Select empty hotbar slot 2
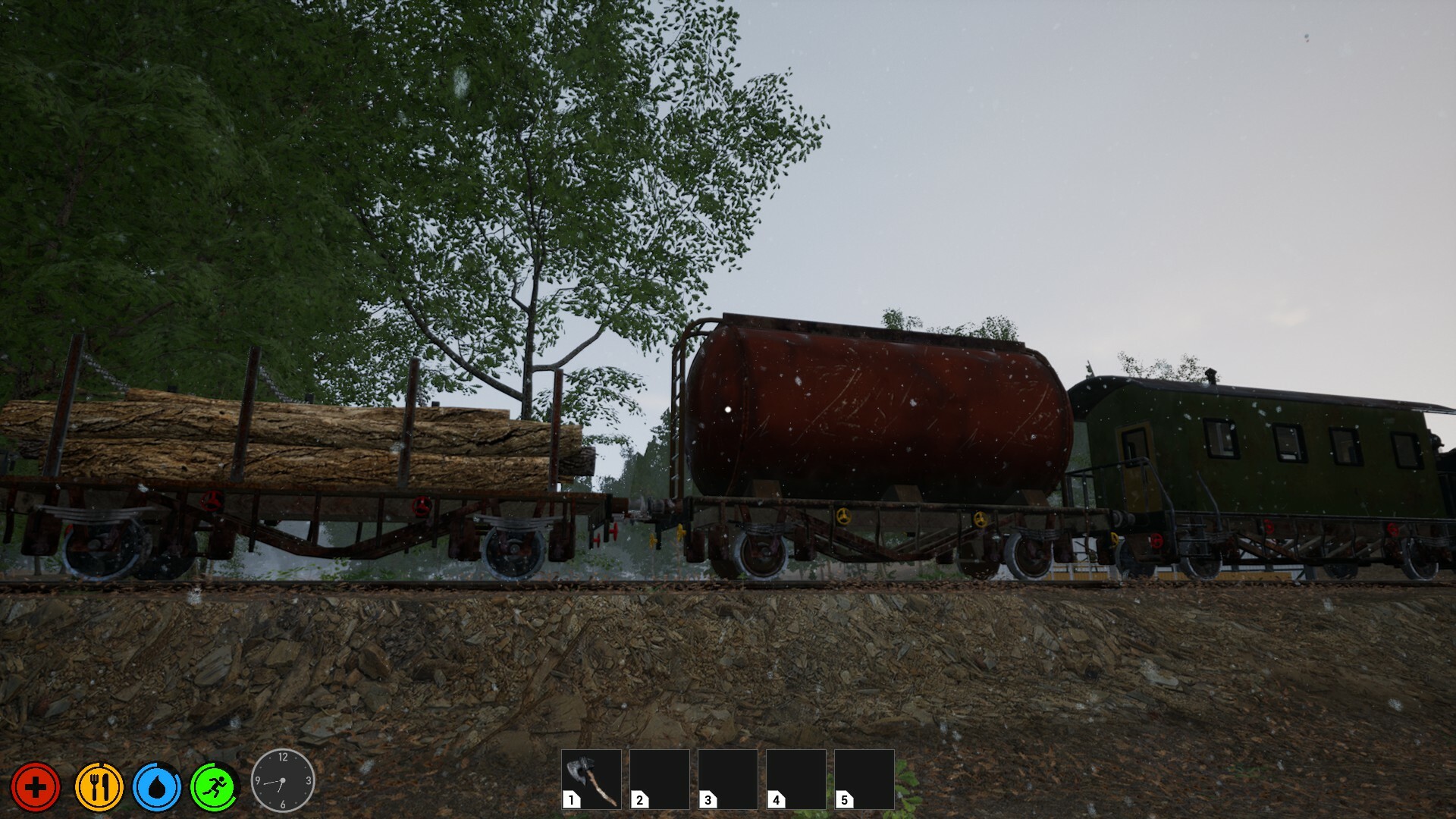The image size is (1456, 819). (x=661, y=777)
